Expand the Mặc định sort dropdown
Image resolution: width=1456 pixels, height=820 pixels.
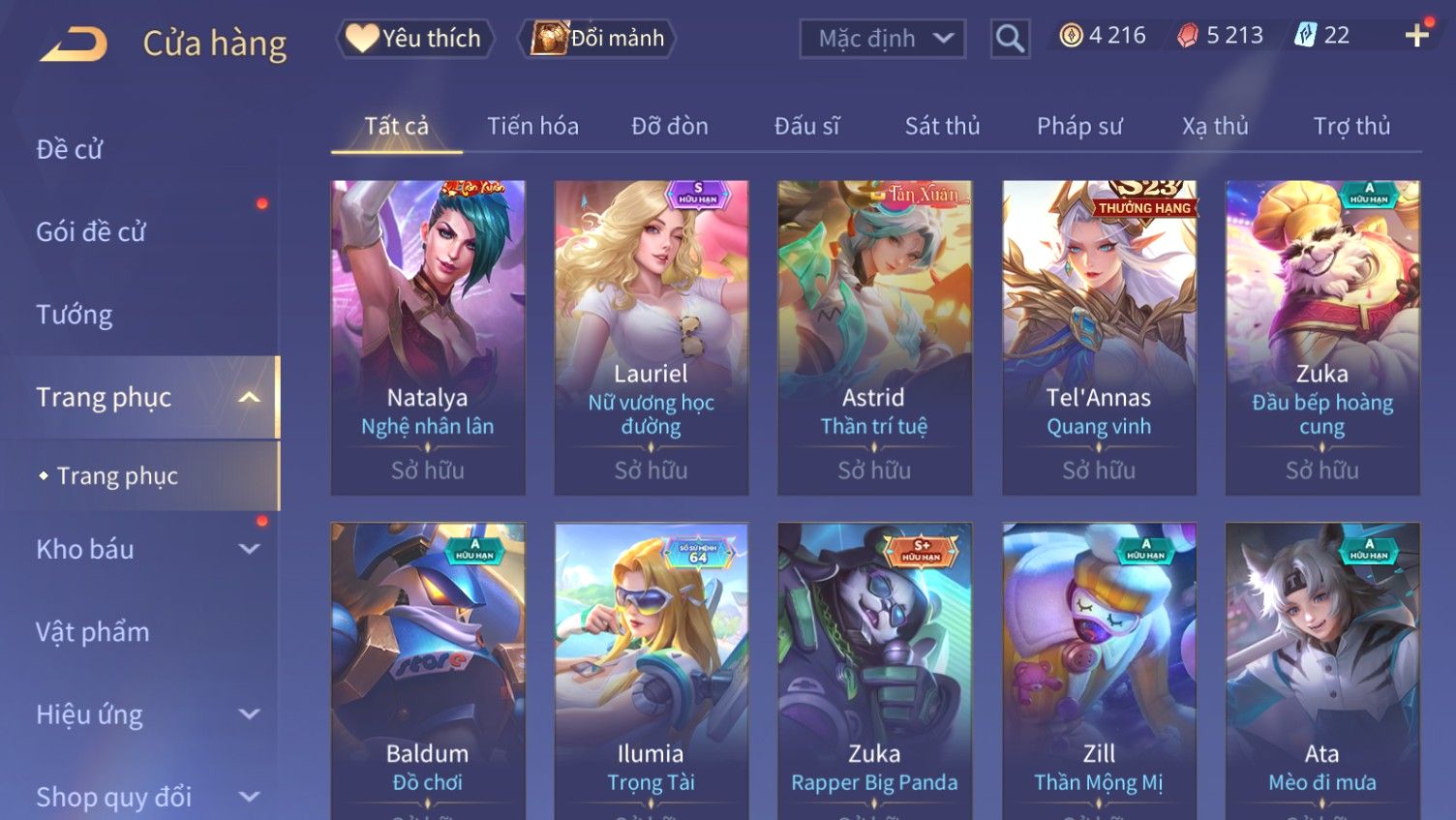[882, 39]
